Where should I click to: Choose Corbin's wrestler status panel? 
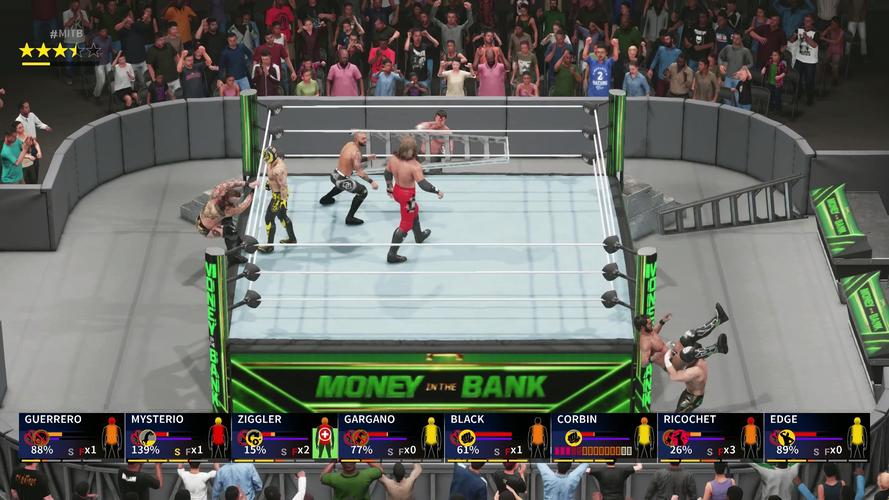click(604, 437)
